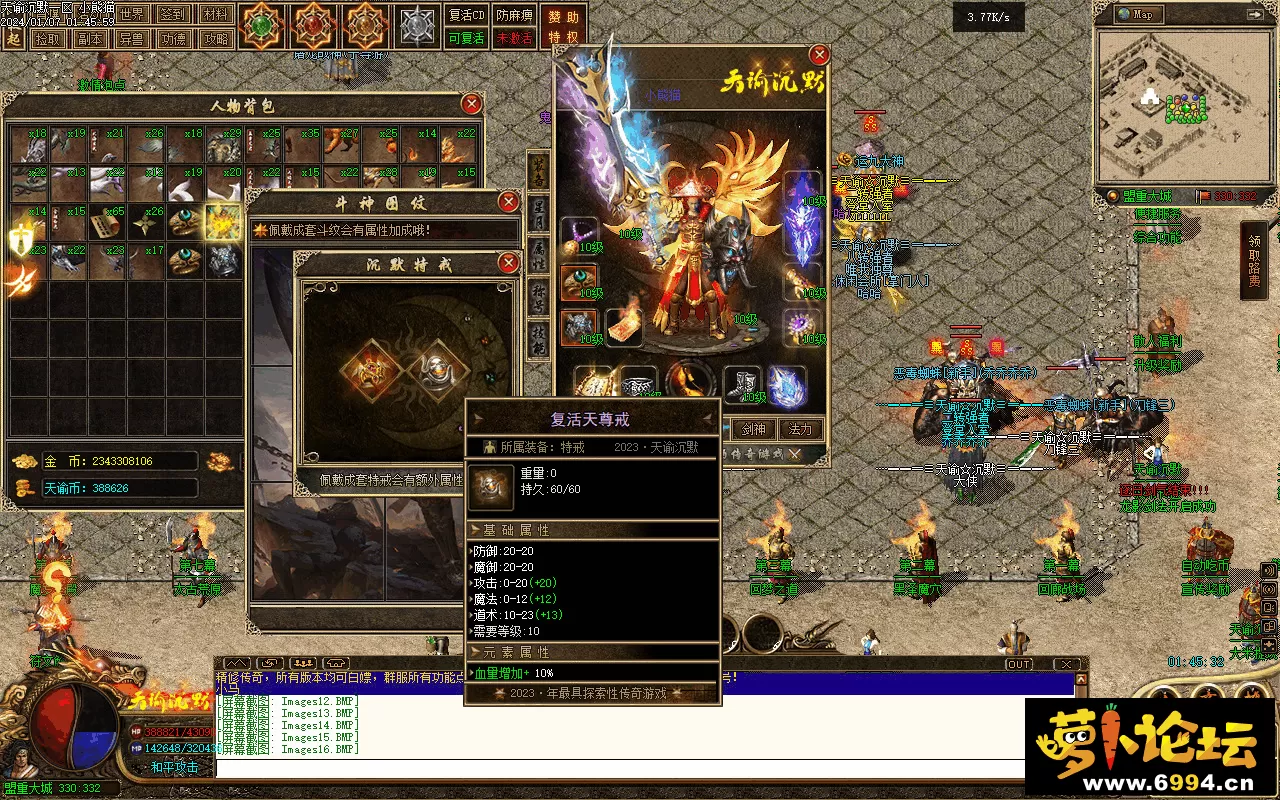
Task: Click the 领取路费 side button
Action: click(x=1254, y=262)
